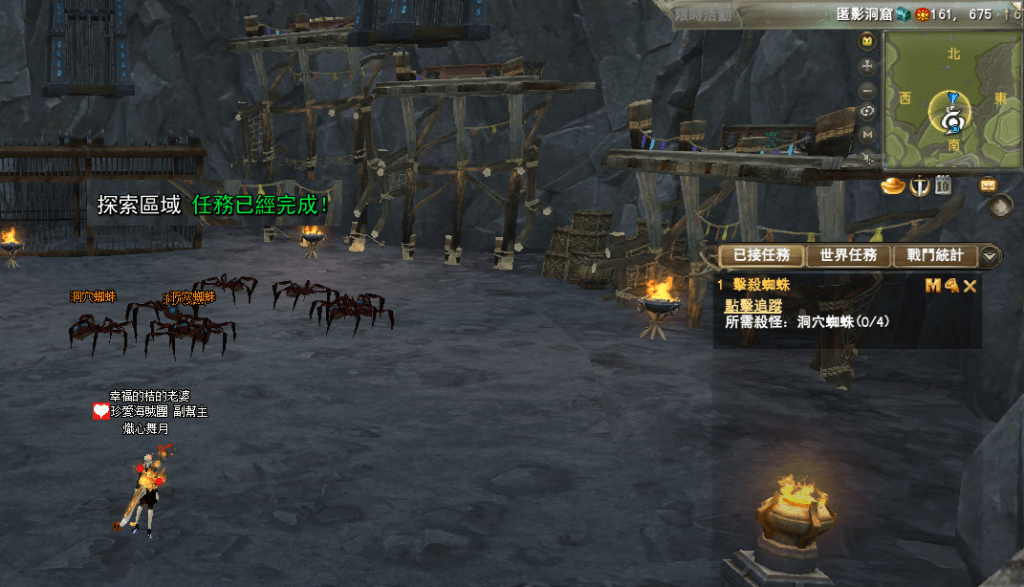Remove the quest with the orange X icon
1024x587 pixels.
pyautogui.click(x=970, y=286)
